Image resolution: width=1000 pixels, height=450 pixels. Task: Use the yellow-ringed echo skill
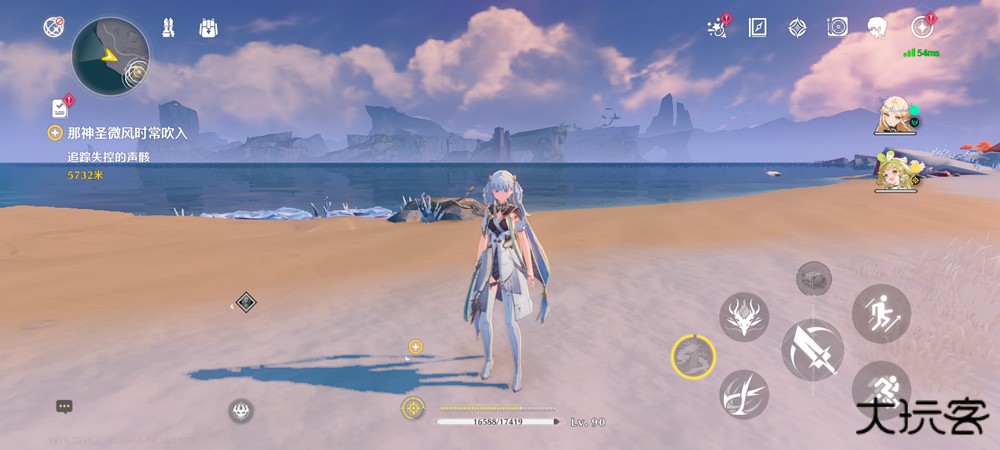click(x=693, y=355)
